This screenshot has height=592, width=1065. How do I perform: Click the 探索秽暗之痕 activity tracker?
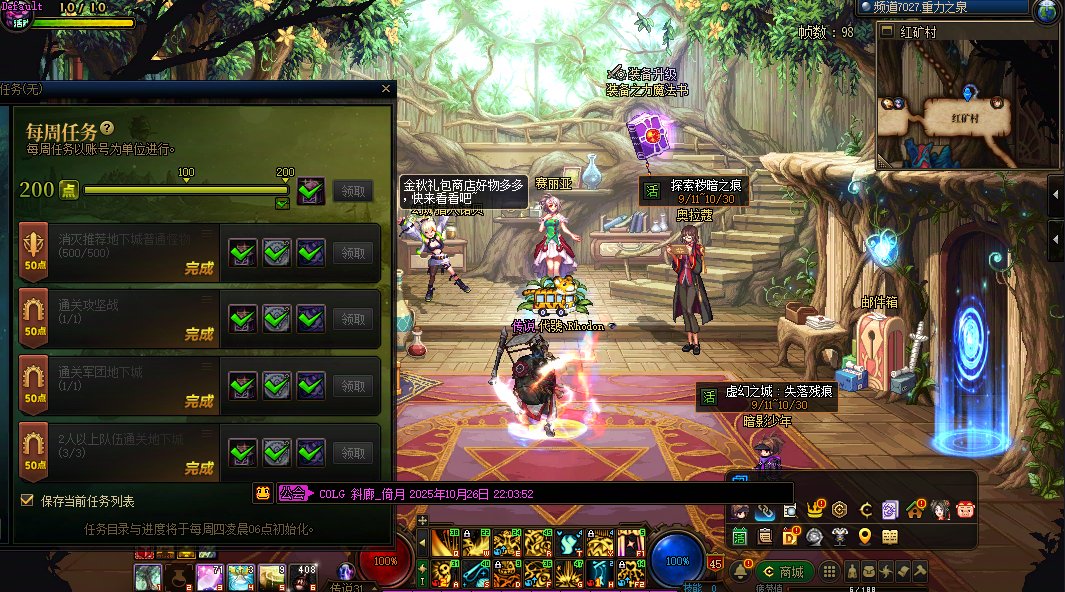click(x=691, y=190)
